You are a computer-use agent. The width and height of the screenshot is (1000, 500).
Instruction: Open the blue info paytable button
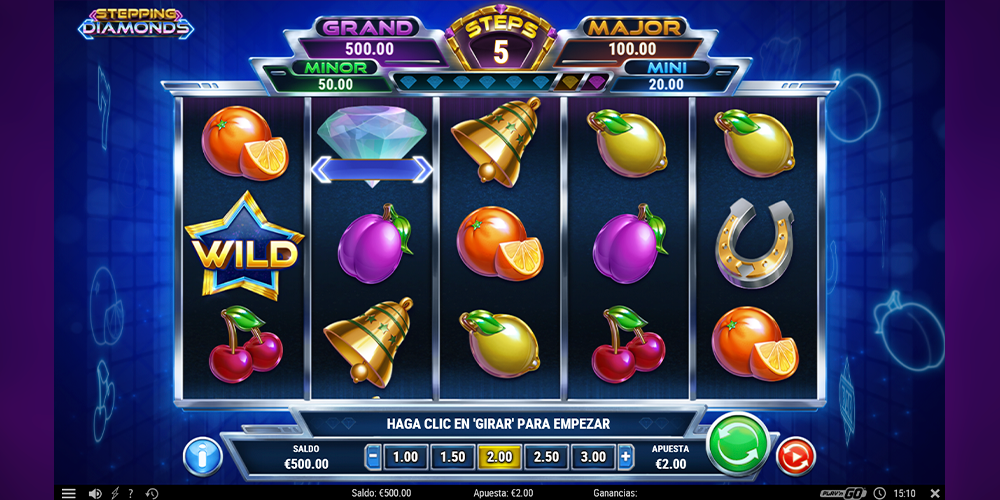(202, 457)
